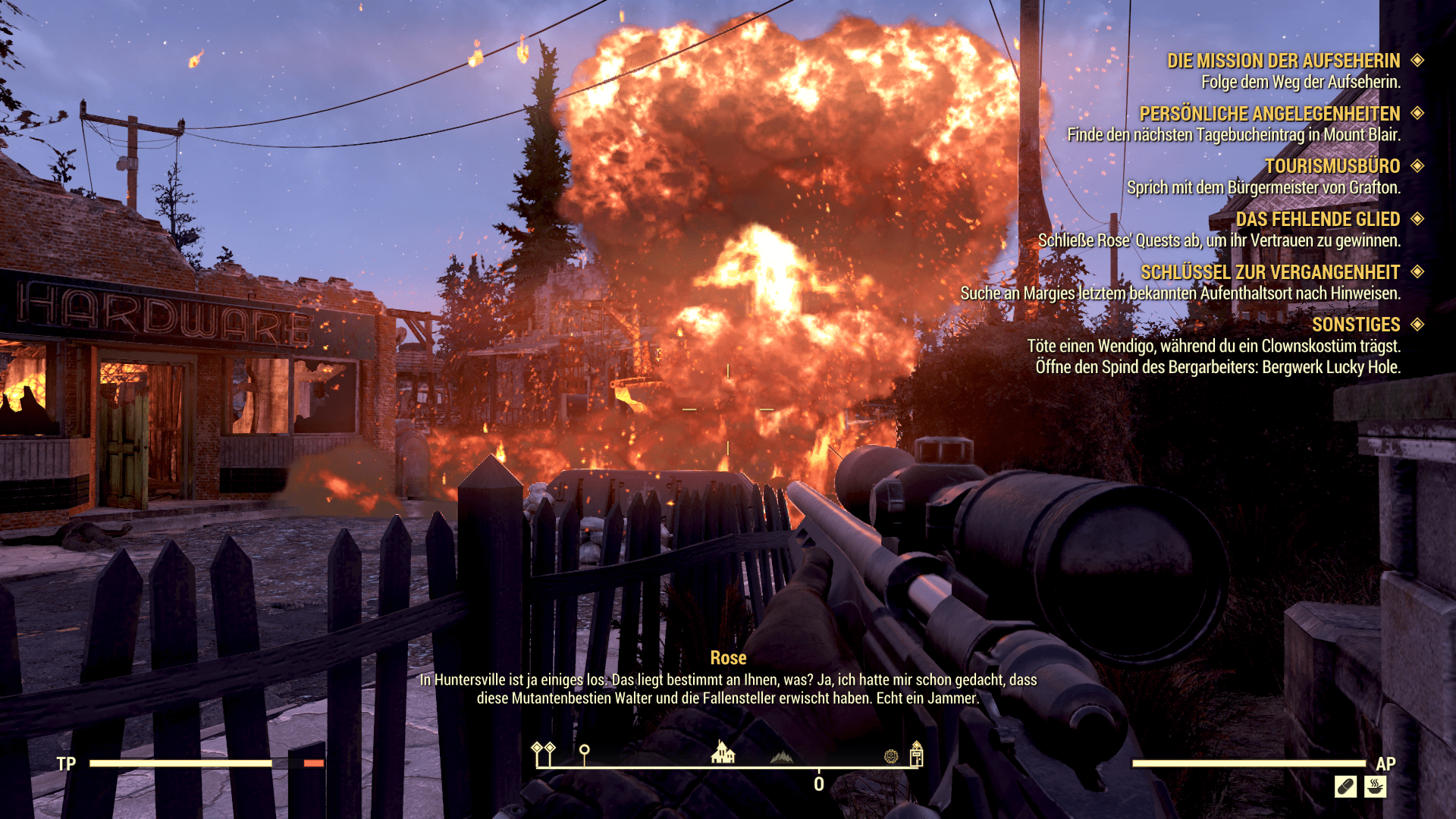Open the Schlüssel zur Vergangenheit quest entry
The width and height of the screenshot is (1456, 819).
(1270, 272)
